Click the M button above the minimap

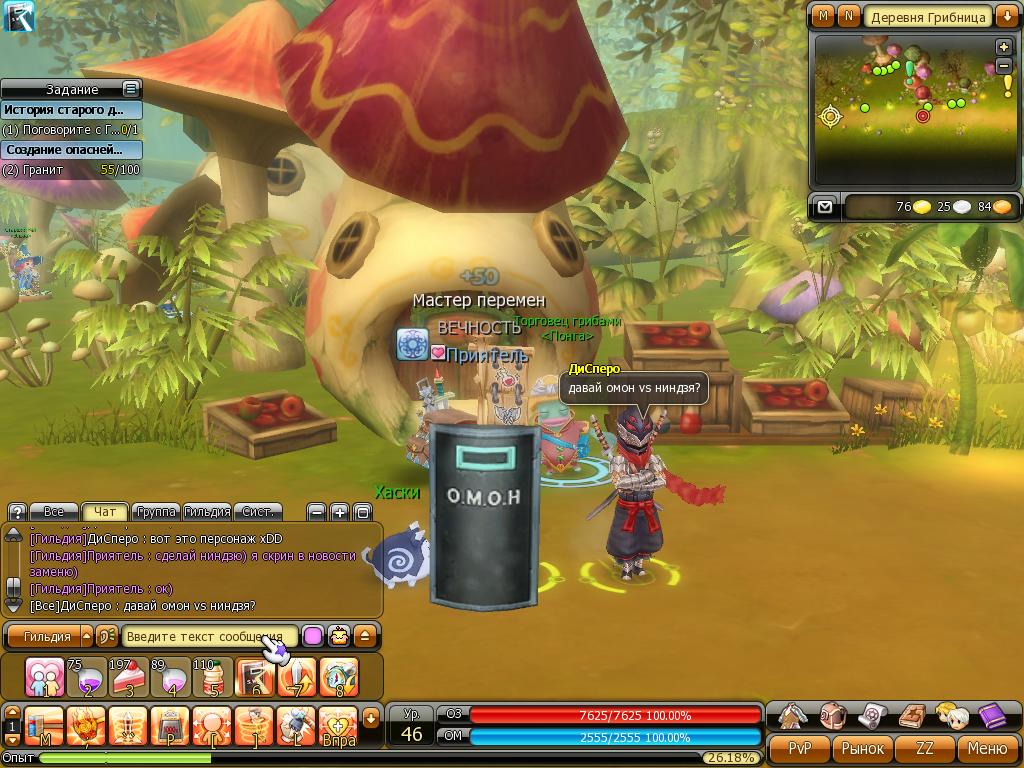pyautogui.click(x=823, y=16)
